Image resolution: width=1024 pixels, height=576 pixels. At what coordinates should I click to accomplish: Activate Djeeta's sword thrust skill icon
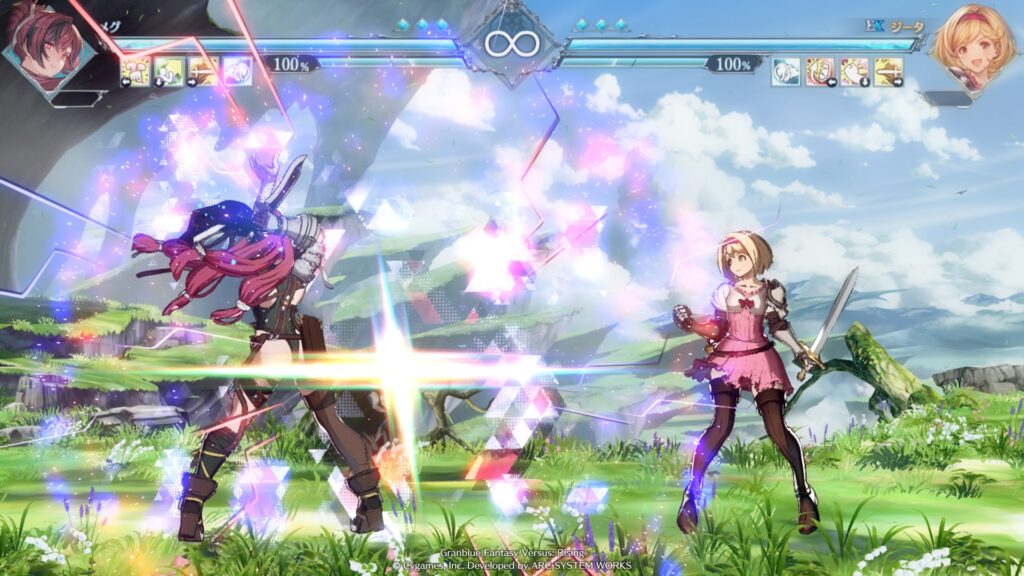[888, 70]
